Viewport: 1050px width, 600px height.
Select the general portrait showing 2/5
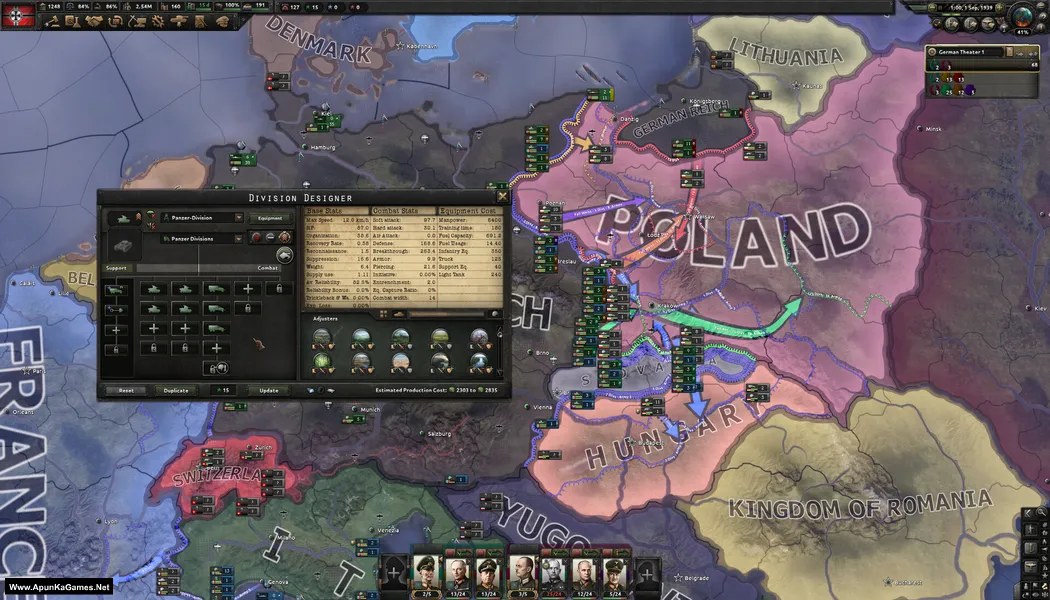tap(426, 575)
